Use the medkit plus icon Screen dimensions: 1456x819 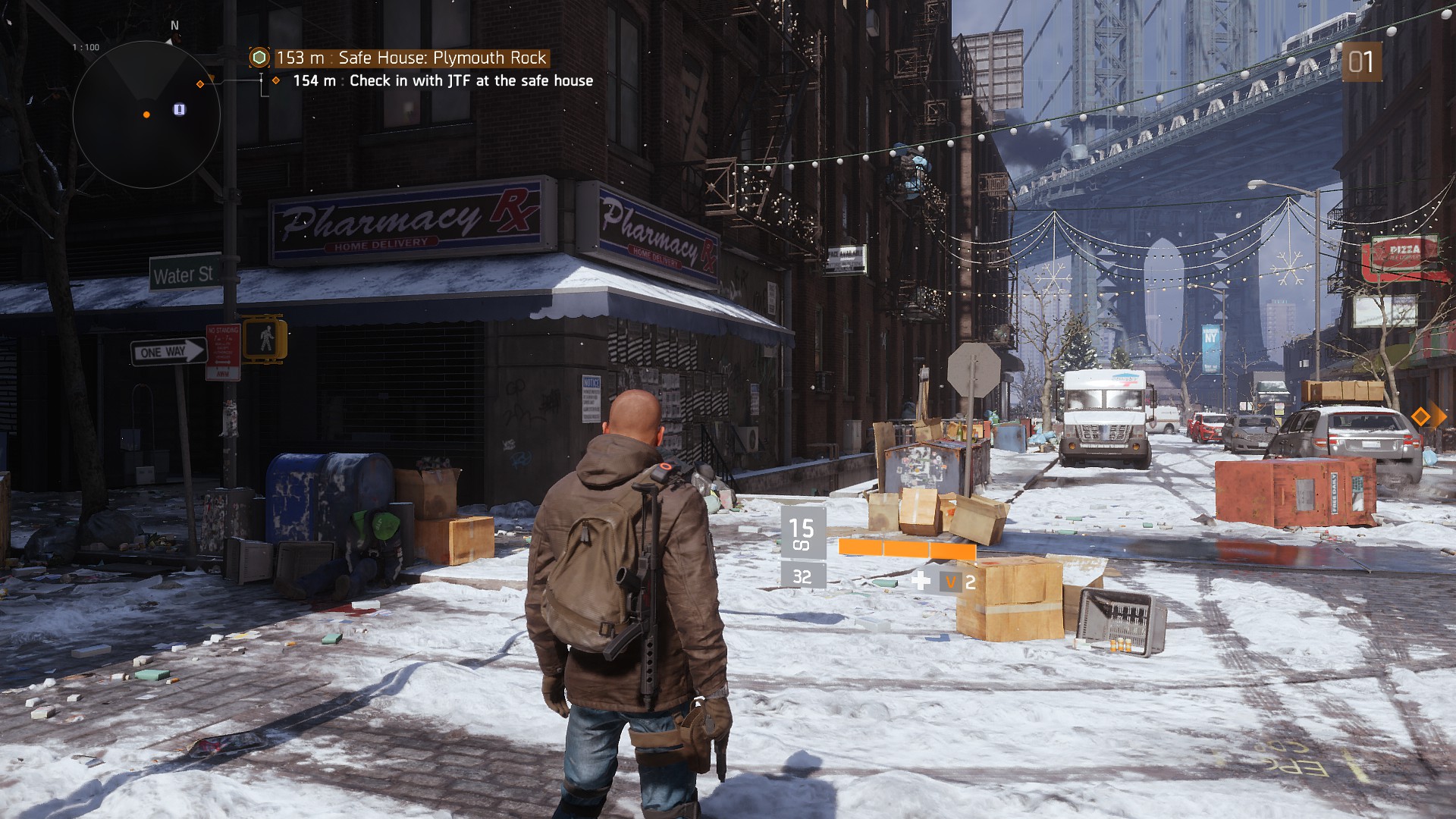921,582
